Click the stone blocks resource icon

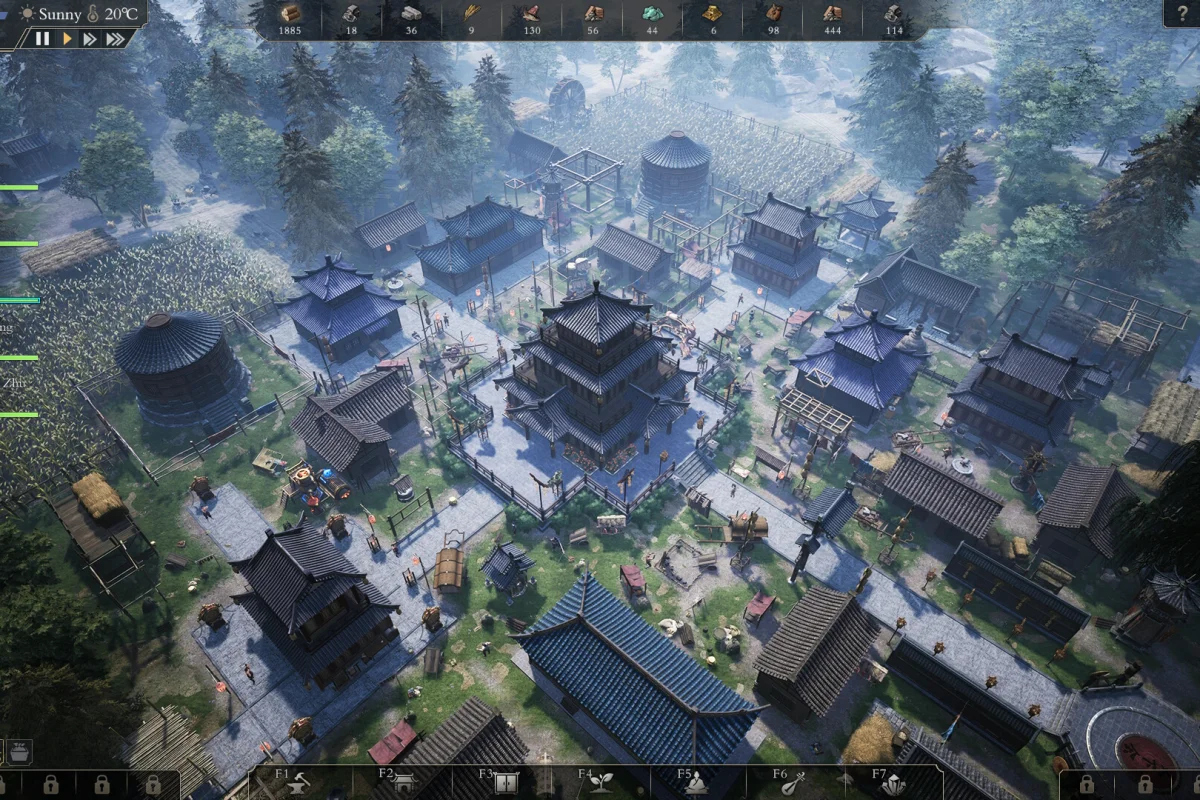click(x=411, y=13)
